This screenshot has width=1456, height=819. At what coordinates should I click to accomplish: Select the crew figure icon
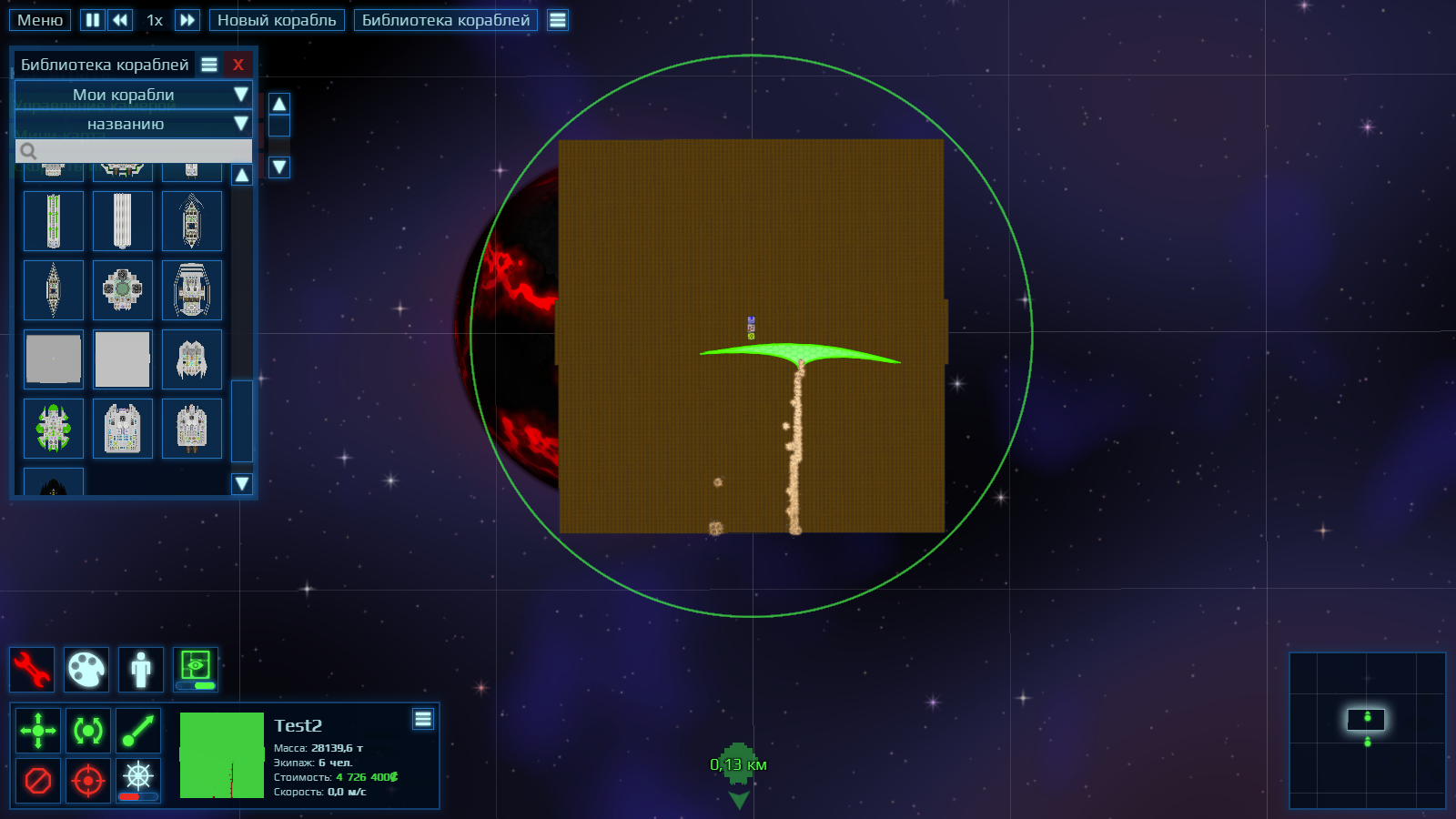[141, 670]
